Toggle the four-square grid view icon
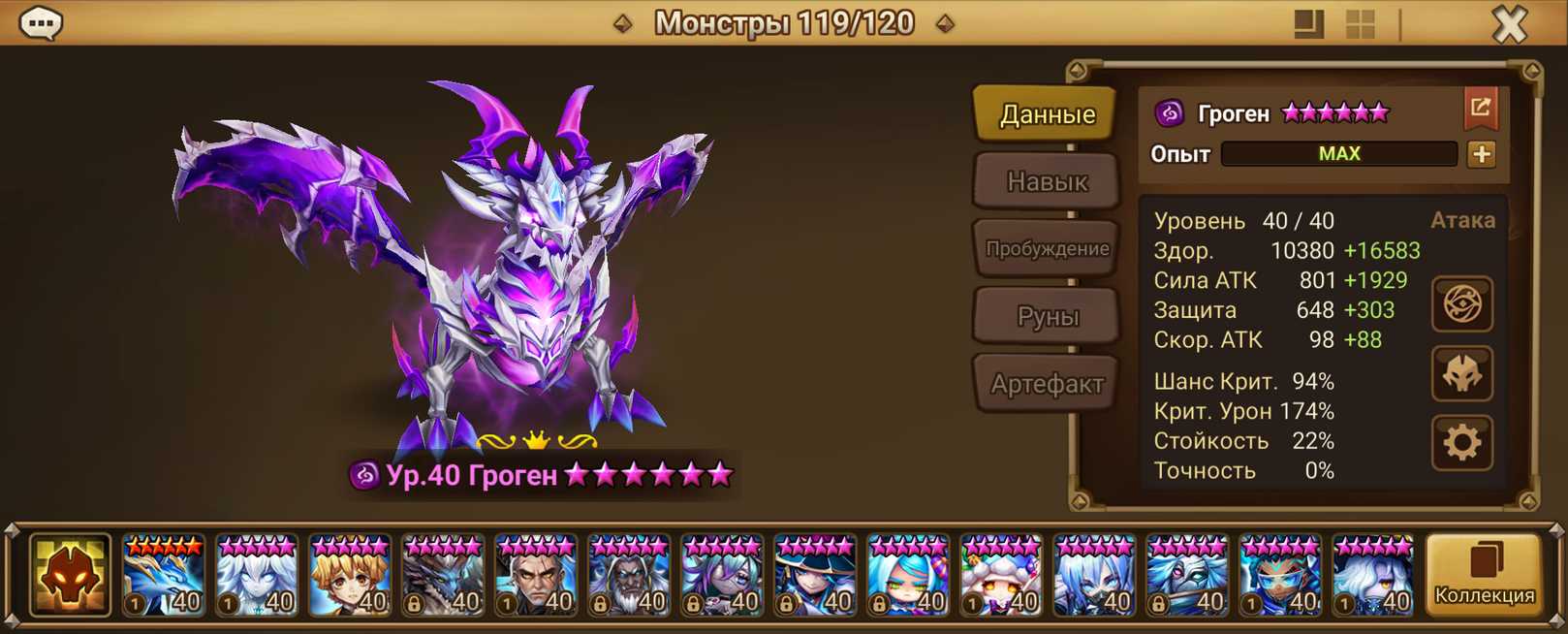 pyautogui.click(x=1360, y=24)
